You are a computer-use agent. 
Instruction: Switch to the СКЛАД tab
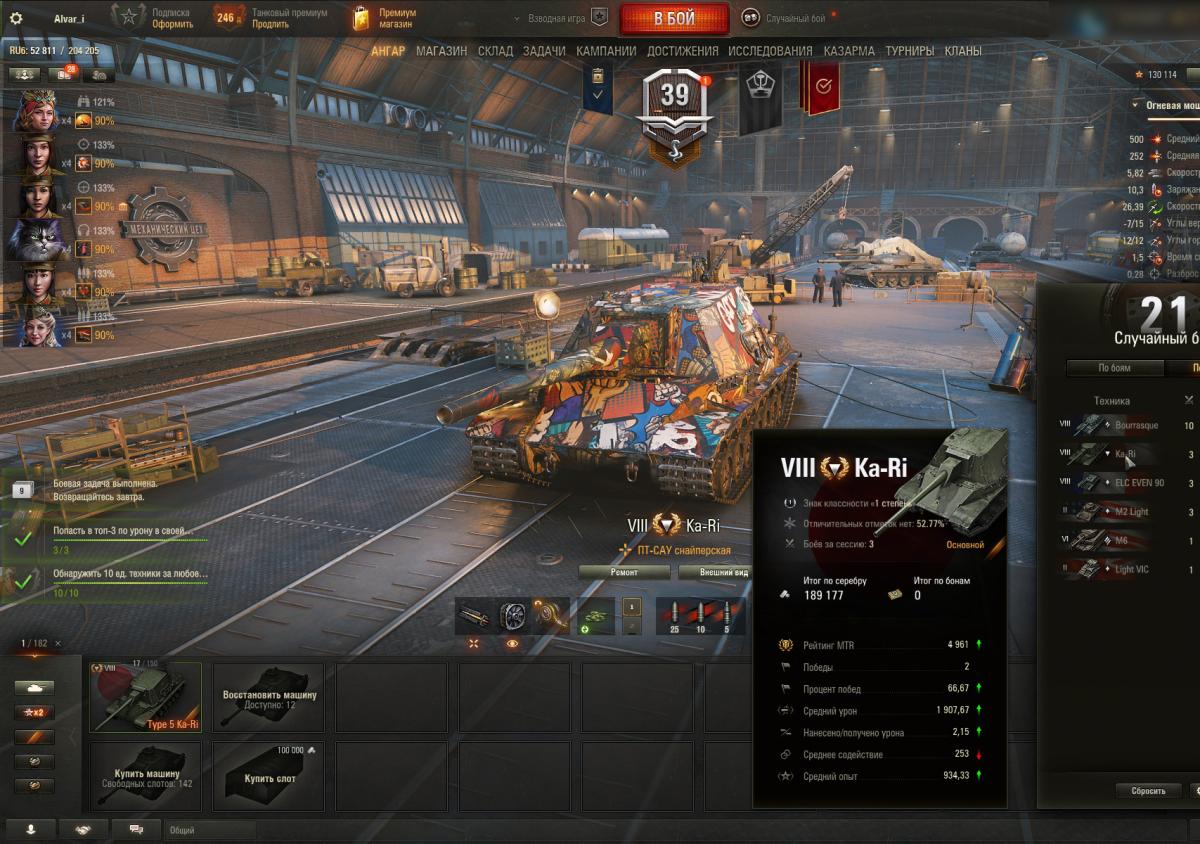(496, 51)
